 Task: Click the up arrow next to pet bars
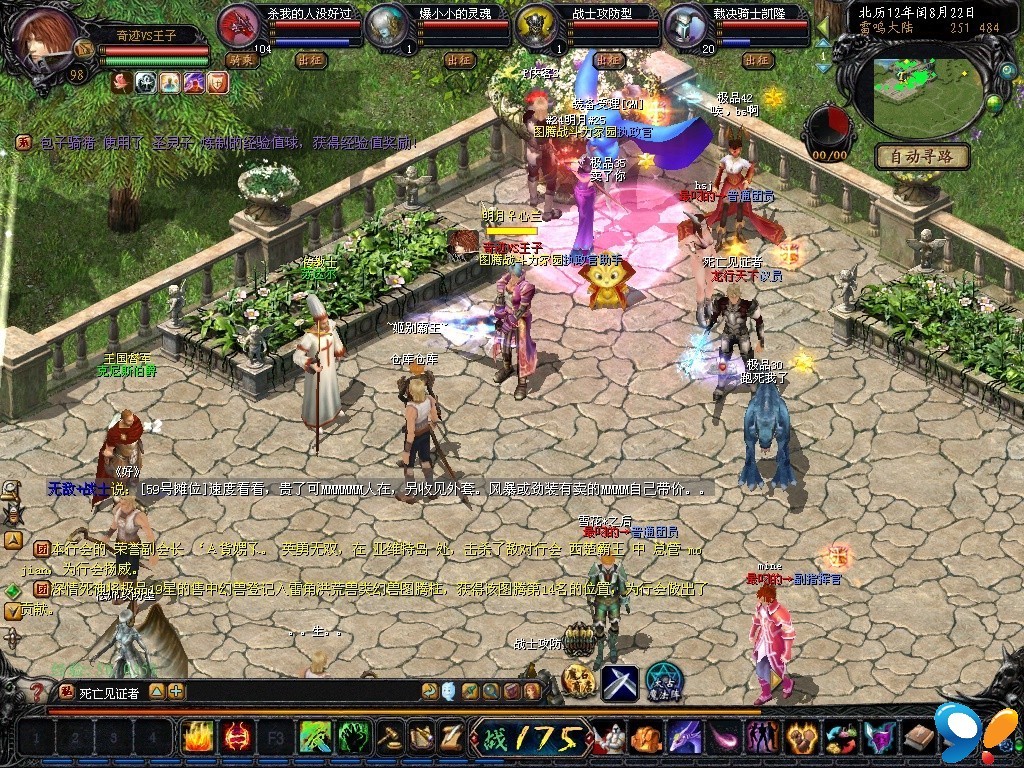point(823,43)
